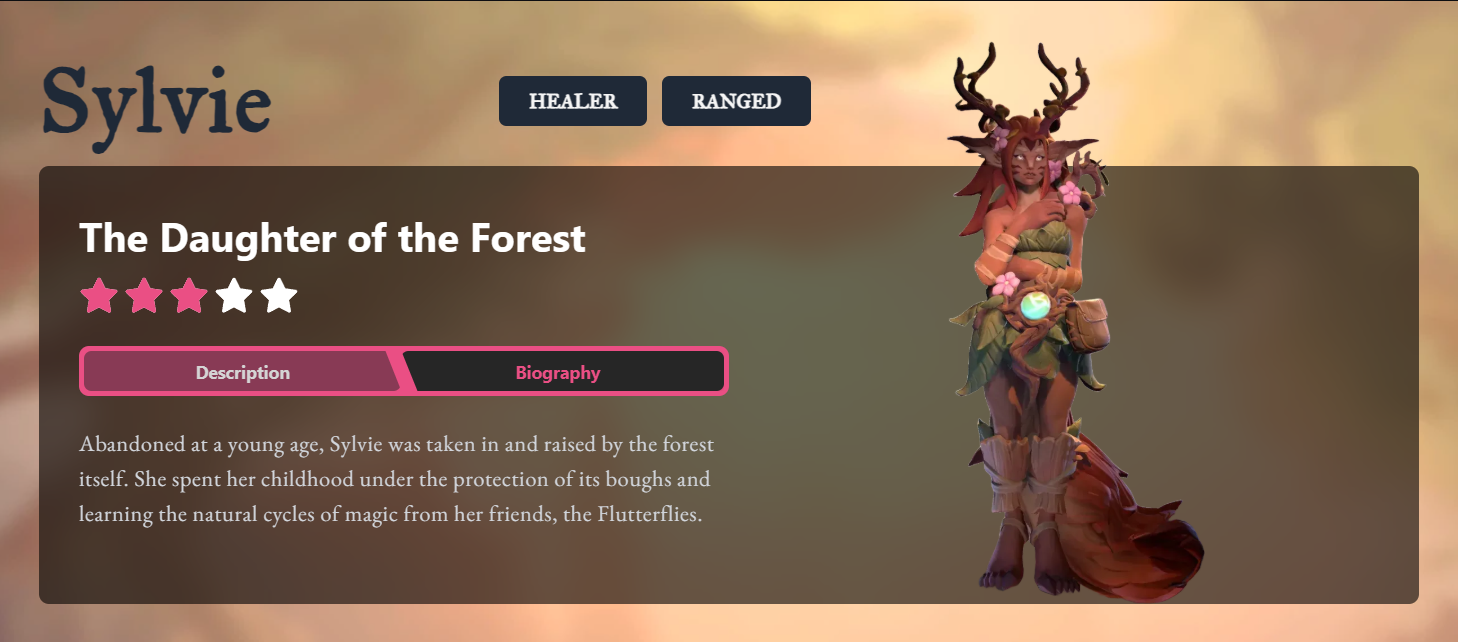
Task: Select the Description tab
Action: tap(243, 373)
